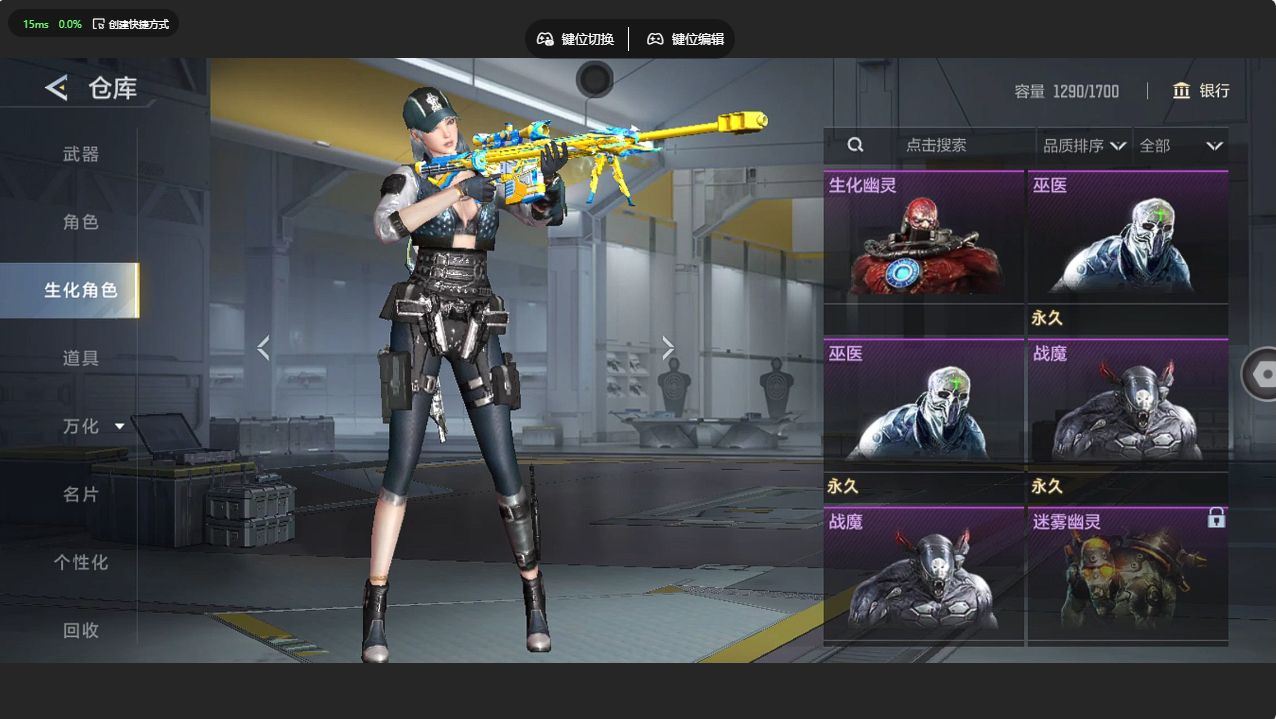This screenshot has width=1276, height=719.
Task: Open the 角色 category
Action: (x=81, y=222)
